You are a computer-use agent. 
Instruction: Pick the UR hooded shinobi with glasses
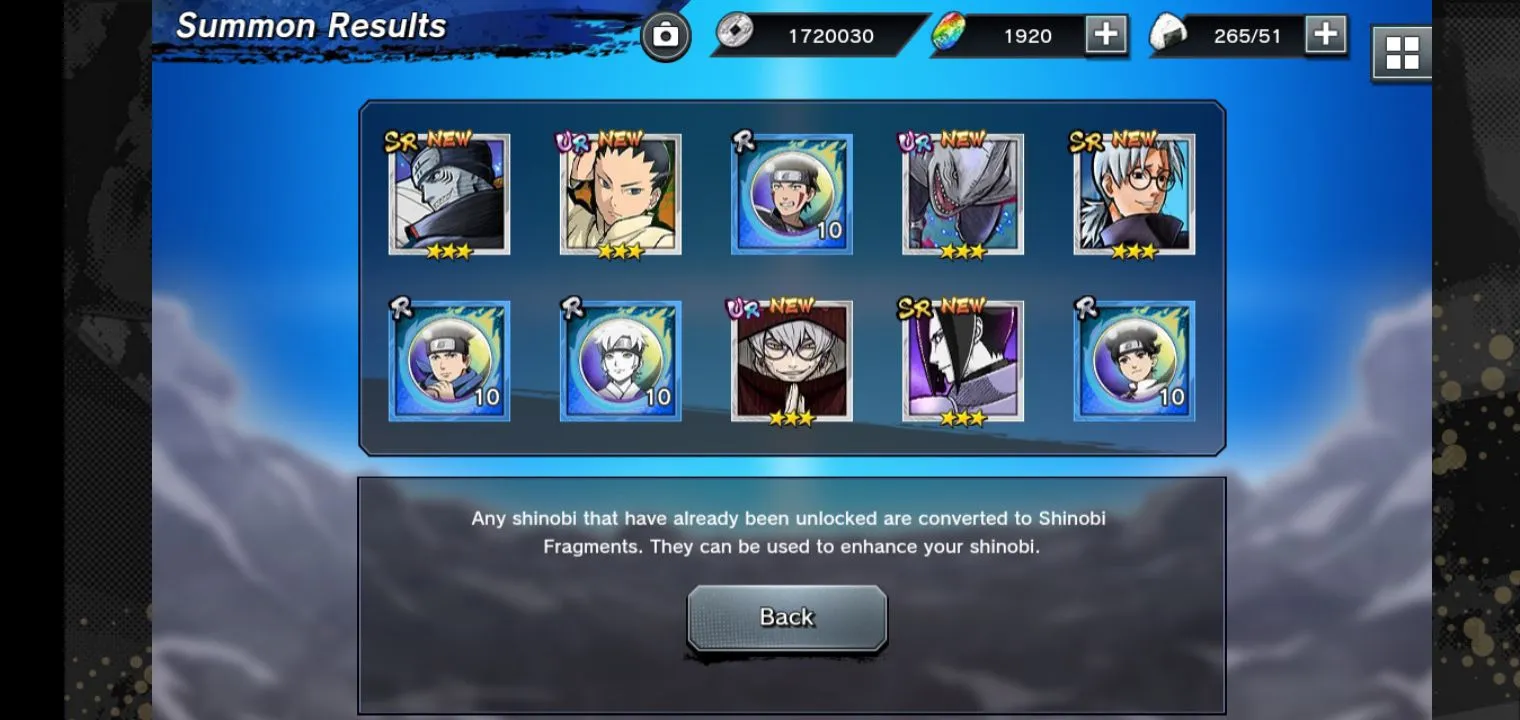tap(791, 361)
